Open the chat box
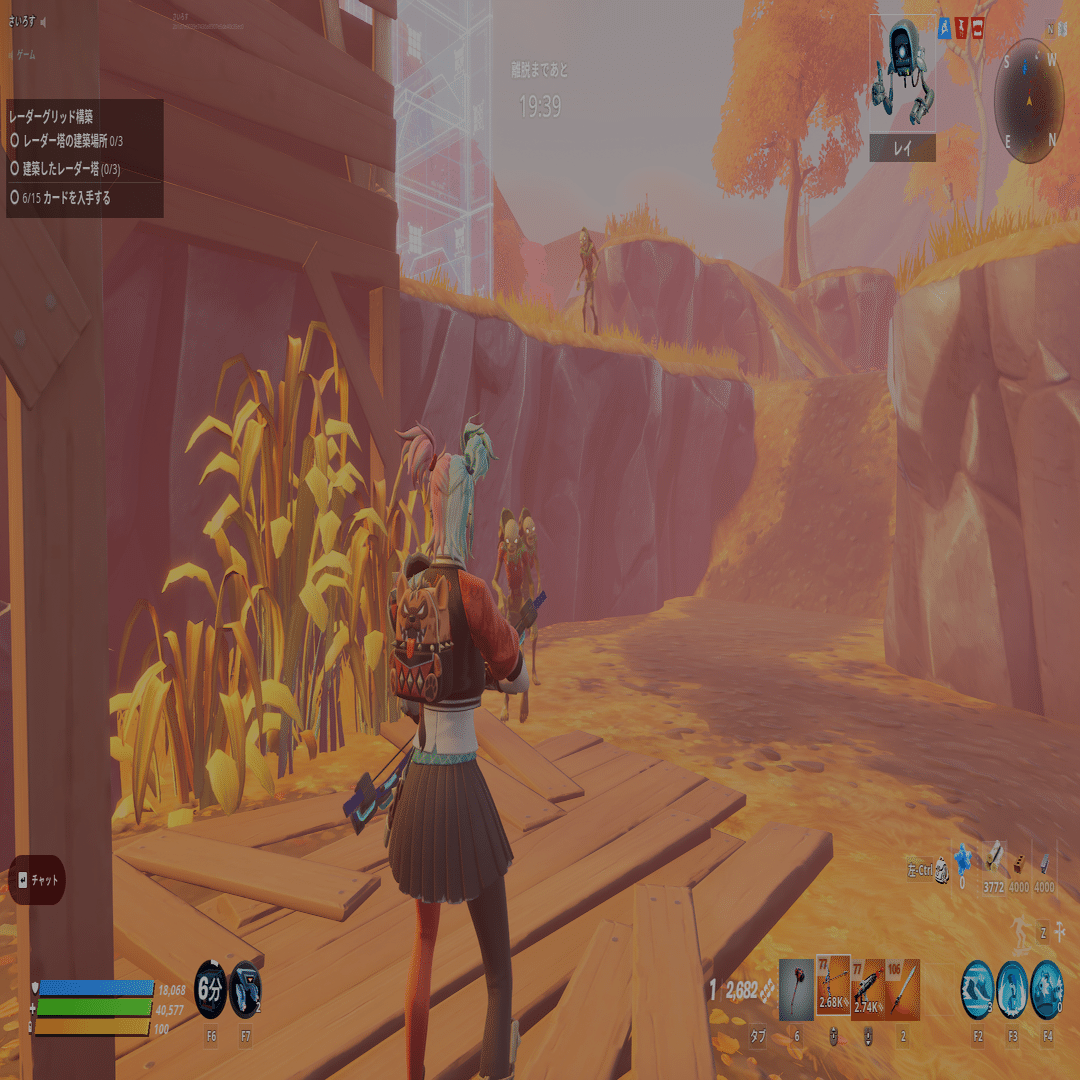This screenshot has width=1080, height=1080. point(37,880)
